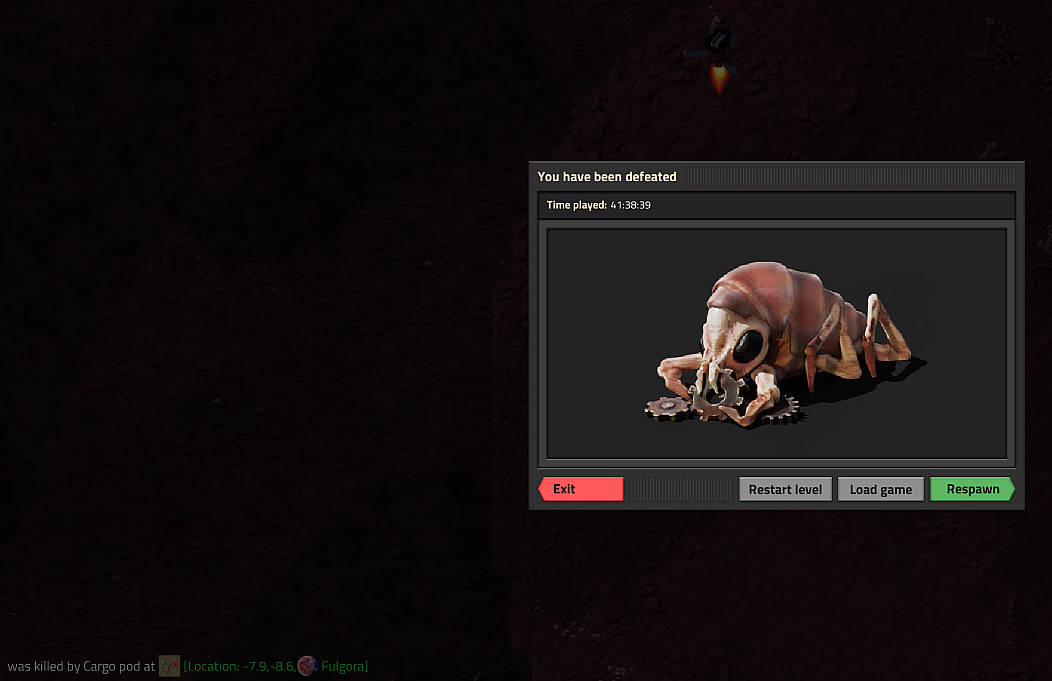
Task: Open the Load game menu
Action: (880, 489)
